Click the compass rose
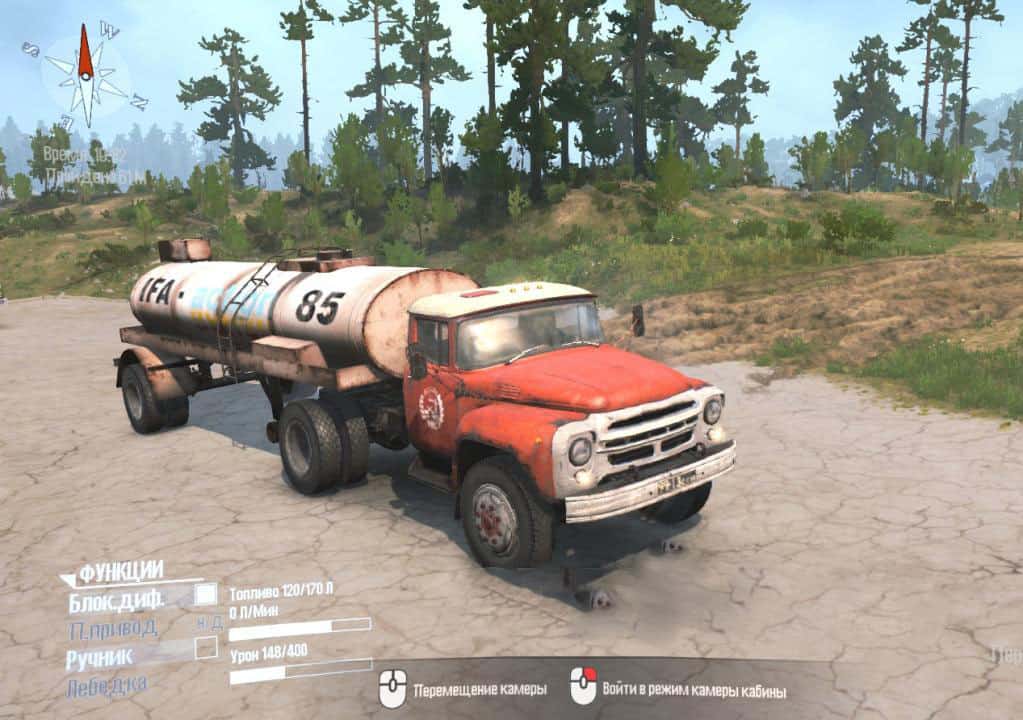Viewport: 1023px width, 720px height. [x=86, y=74]
